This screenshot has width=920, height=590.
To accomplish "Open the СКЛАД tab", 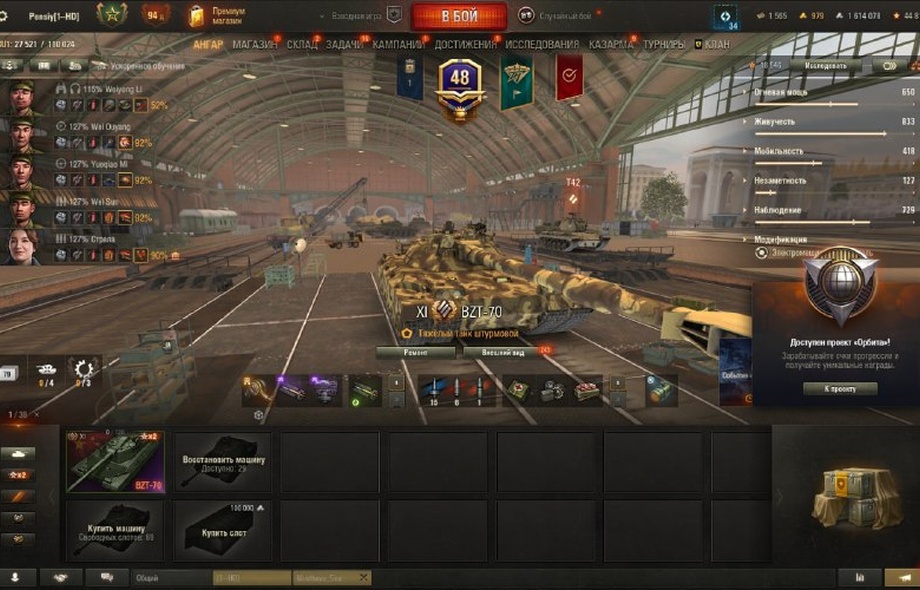I will click(x=301, y=45).
